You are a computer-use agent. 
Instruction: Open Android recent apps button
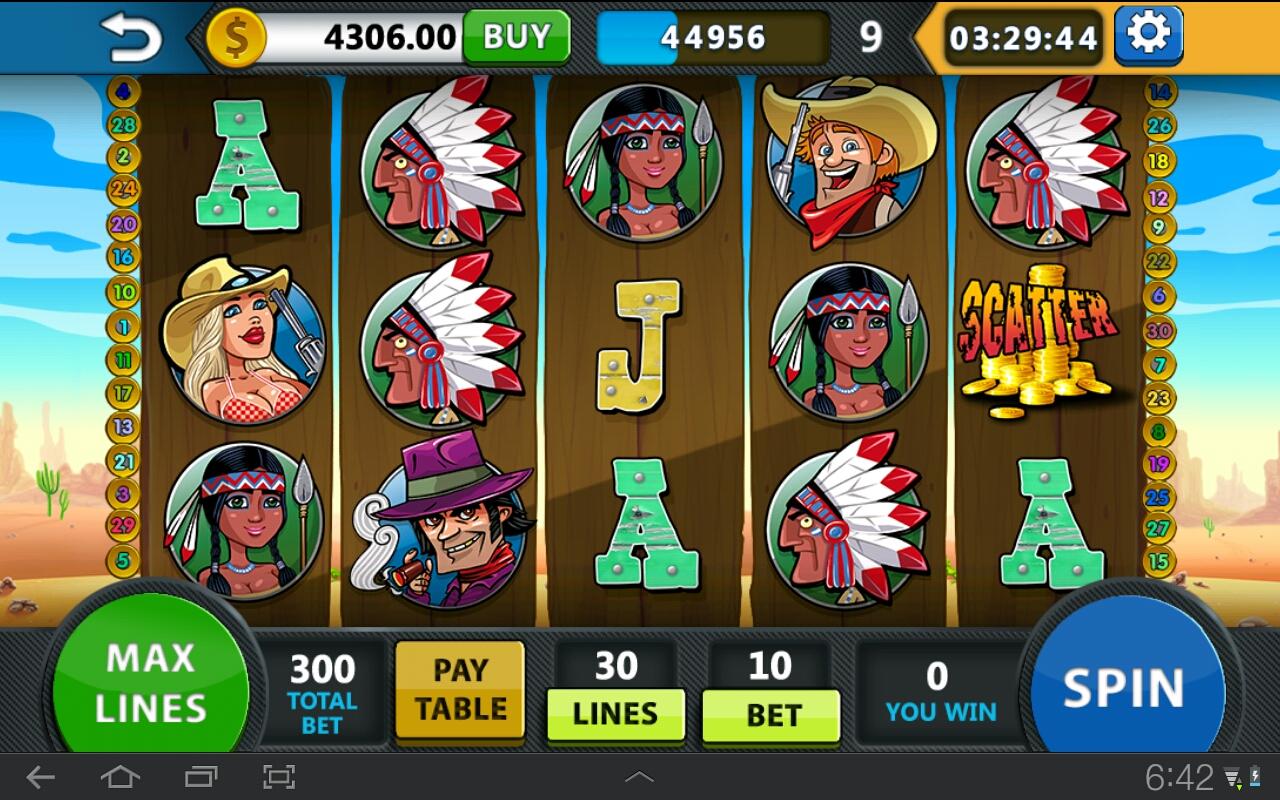200,776
